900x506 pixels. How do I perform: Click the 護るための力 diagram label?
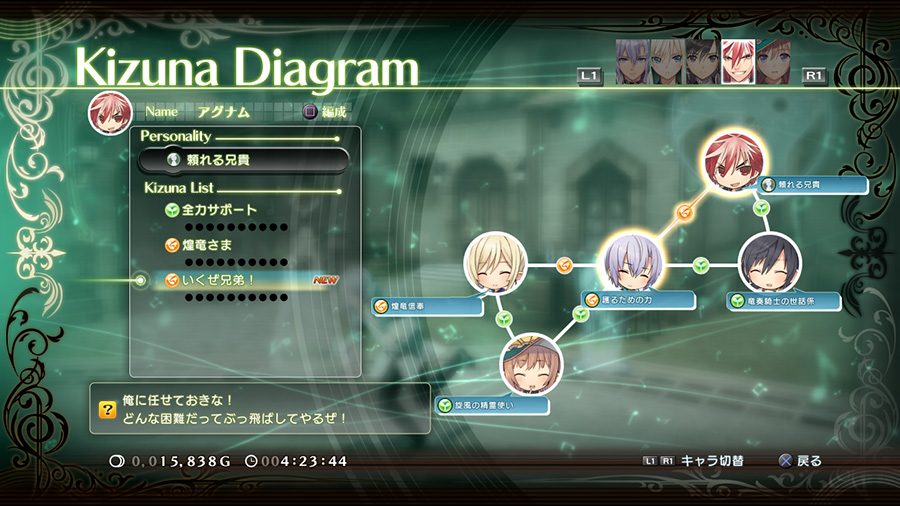[x=640, y=300]
